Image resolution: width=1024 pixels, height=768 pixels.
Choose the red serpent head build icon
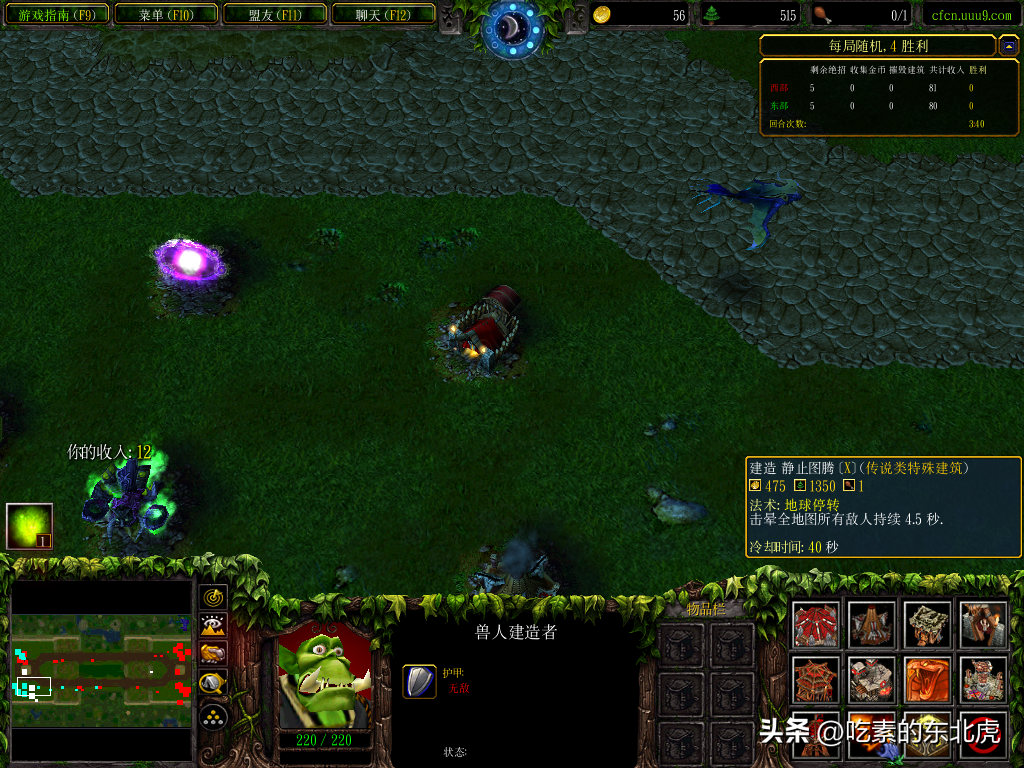[928, 680]
